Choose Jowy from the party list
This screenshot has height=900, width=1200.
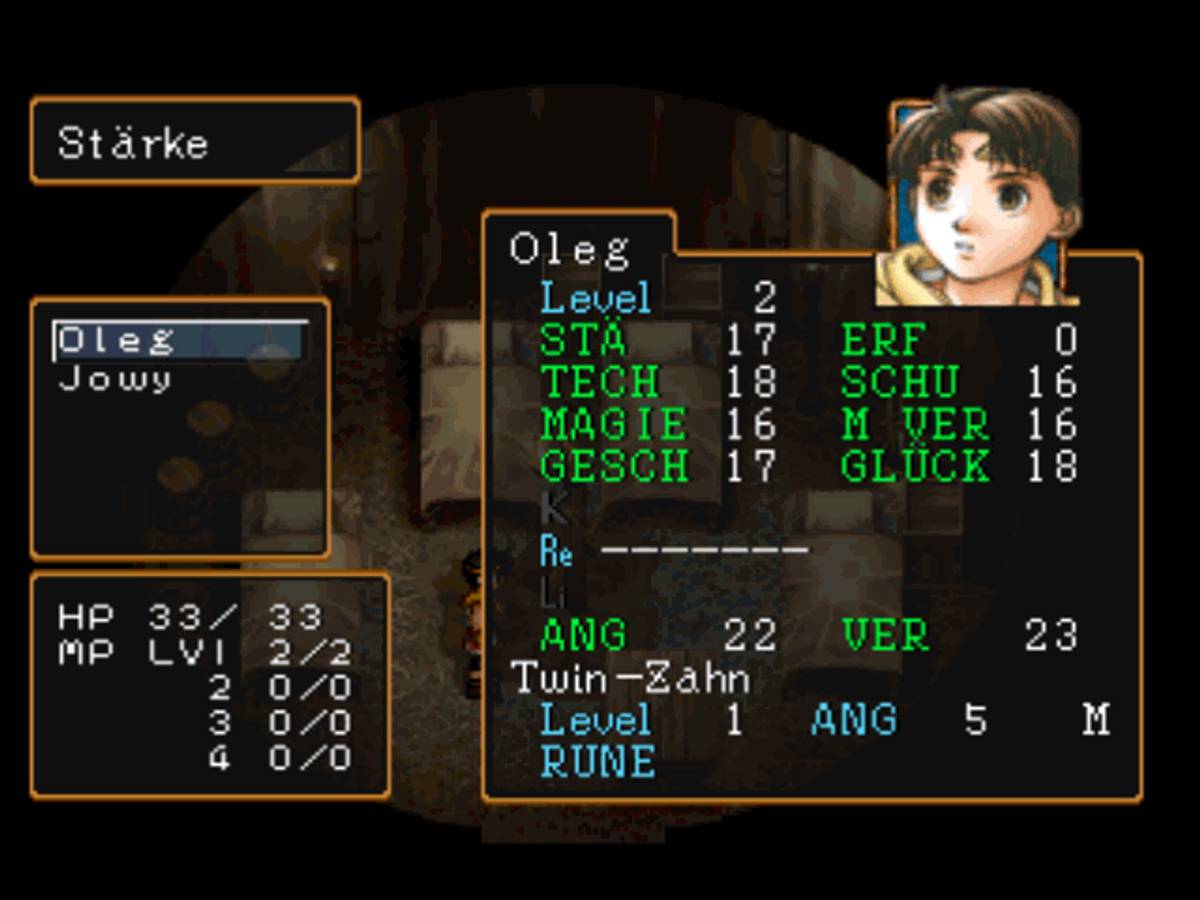[x=114, y=380]
